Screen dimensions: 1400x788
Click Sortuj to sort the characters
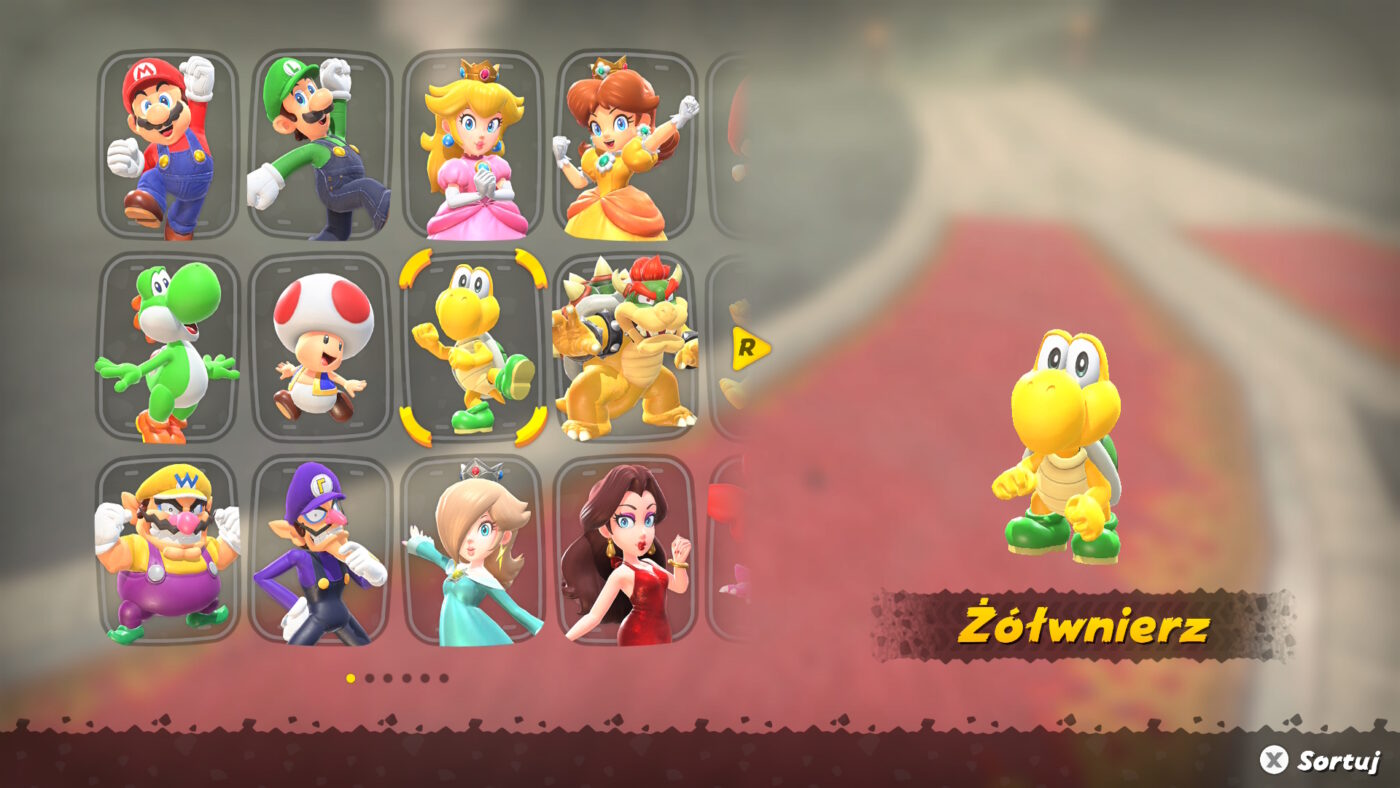[1322, 760]
